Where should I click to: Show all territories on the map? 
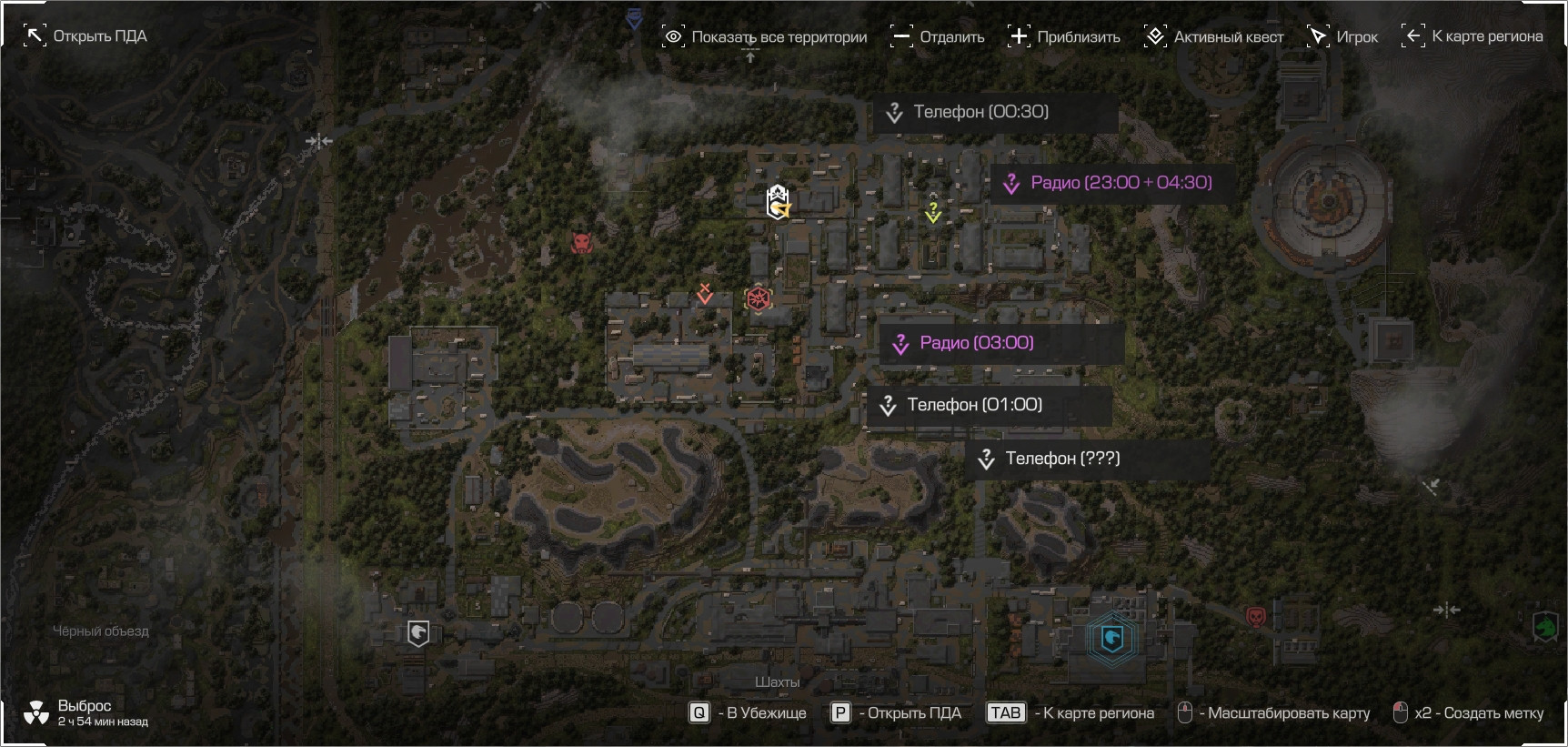tap(764, 37)
